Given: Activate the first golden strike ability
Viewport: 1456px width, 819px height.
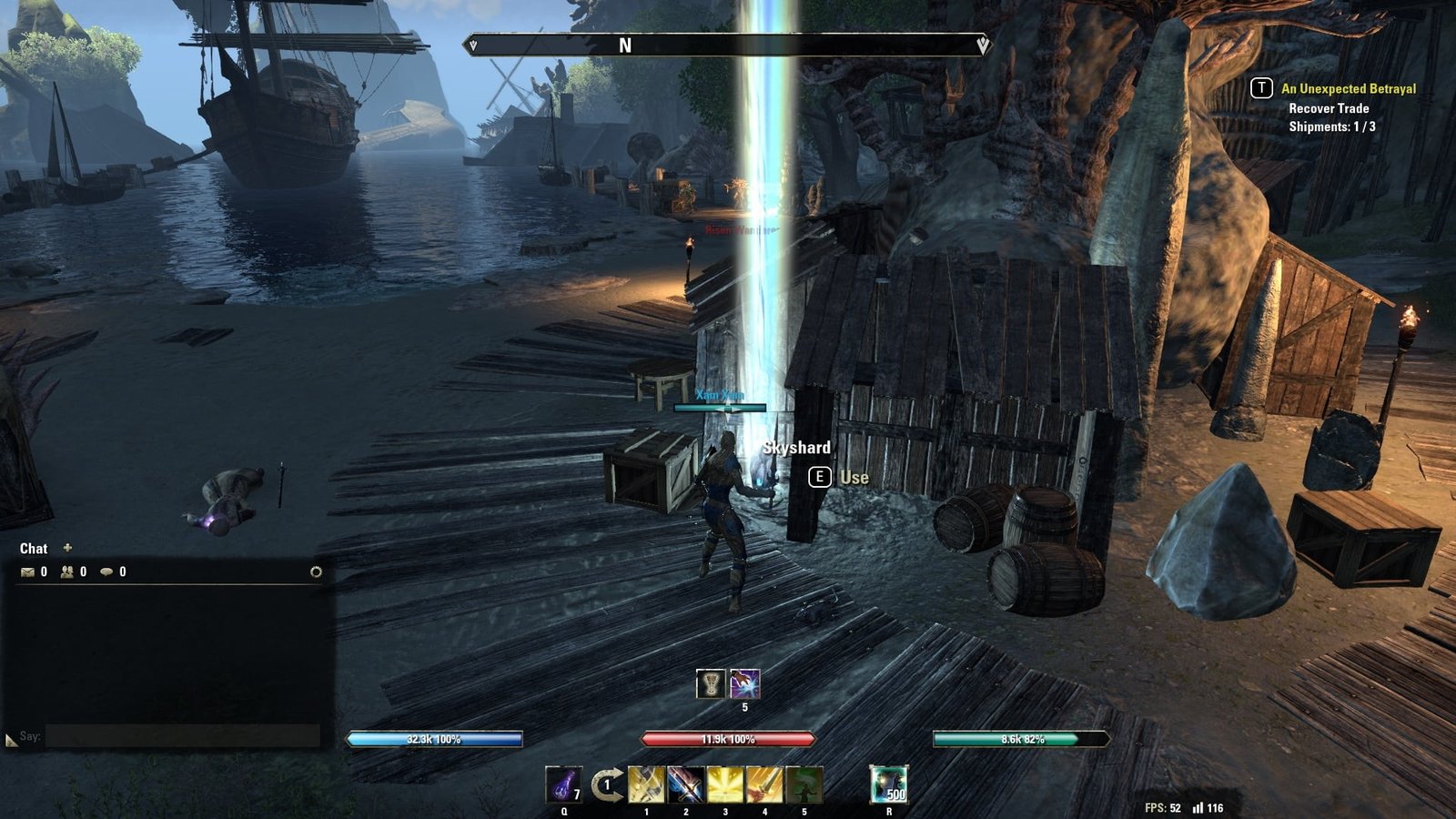Looking at the screenshot, I should click(646, 784).
